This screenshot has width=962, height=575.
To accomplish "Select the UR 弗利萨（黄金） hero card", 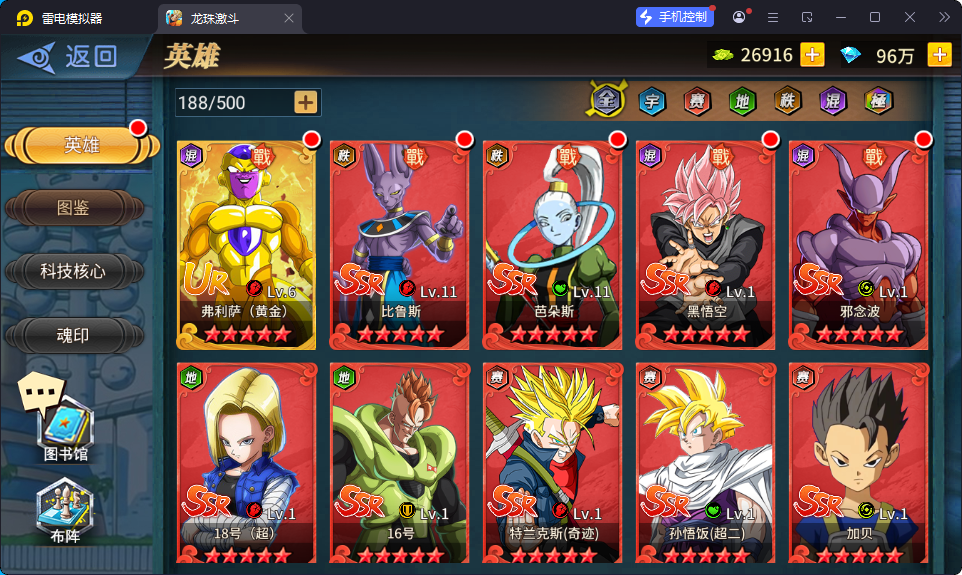I will (246, 244).
